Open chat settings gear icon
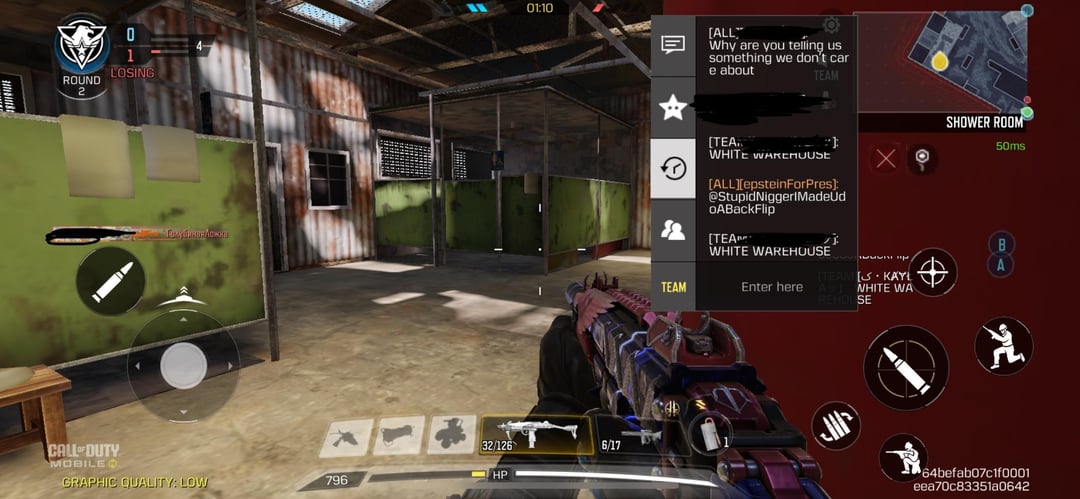Screen dimensions: 1080x499 [831, 25]
